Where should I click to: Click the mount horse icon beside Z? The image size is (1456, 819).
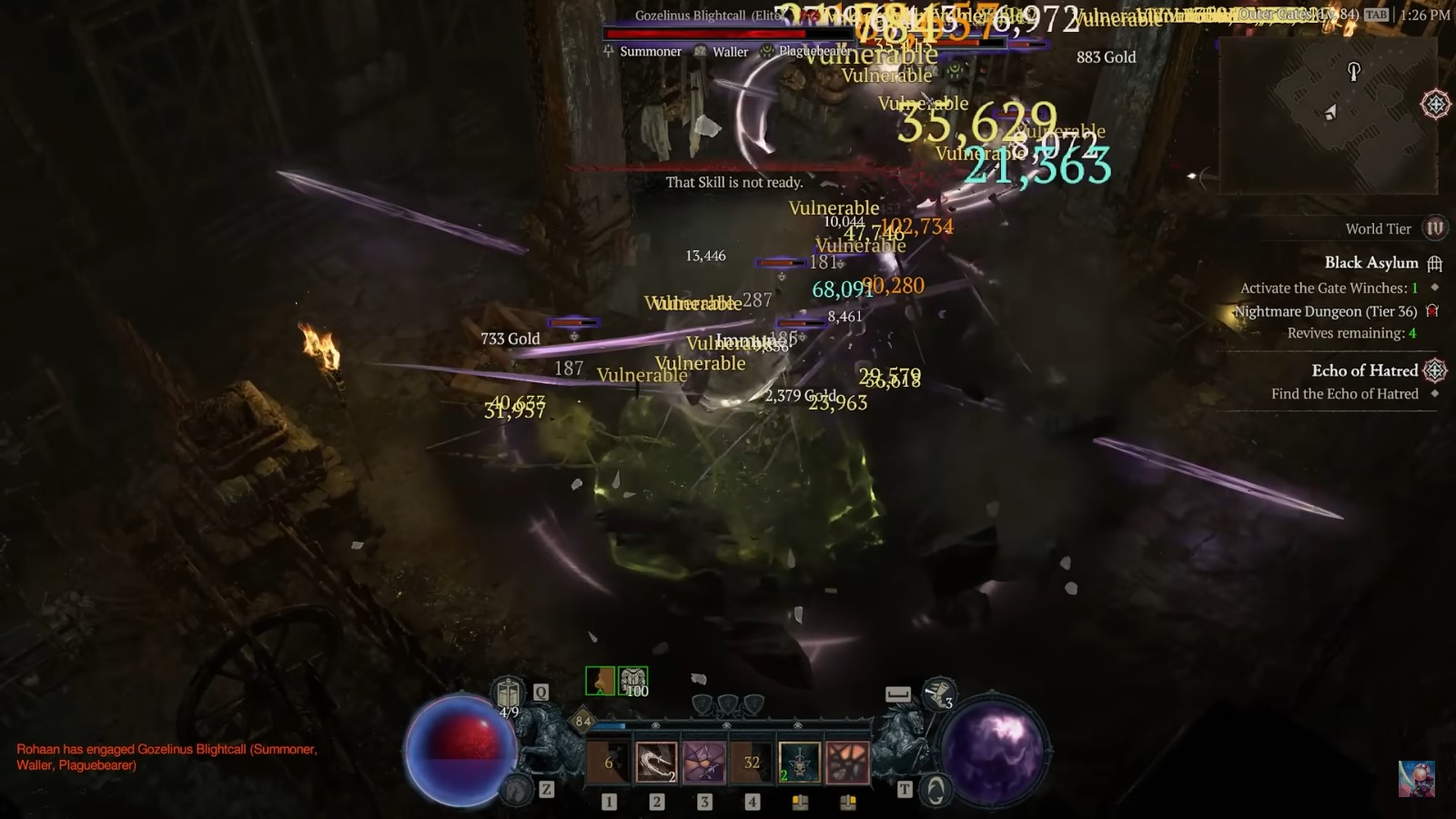click(520, 791)
